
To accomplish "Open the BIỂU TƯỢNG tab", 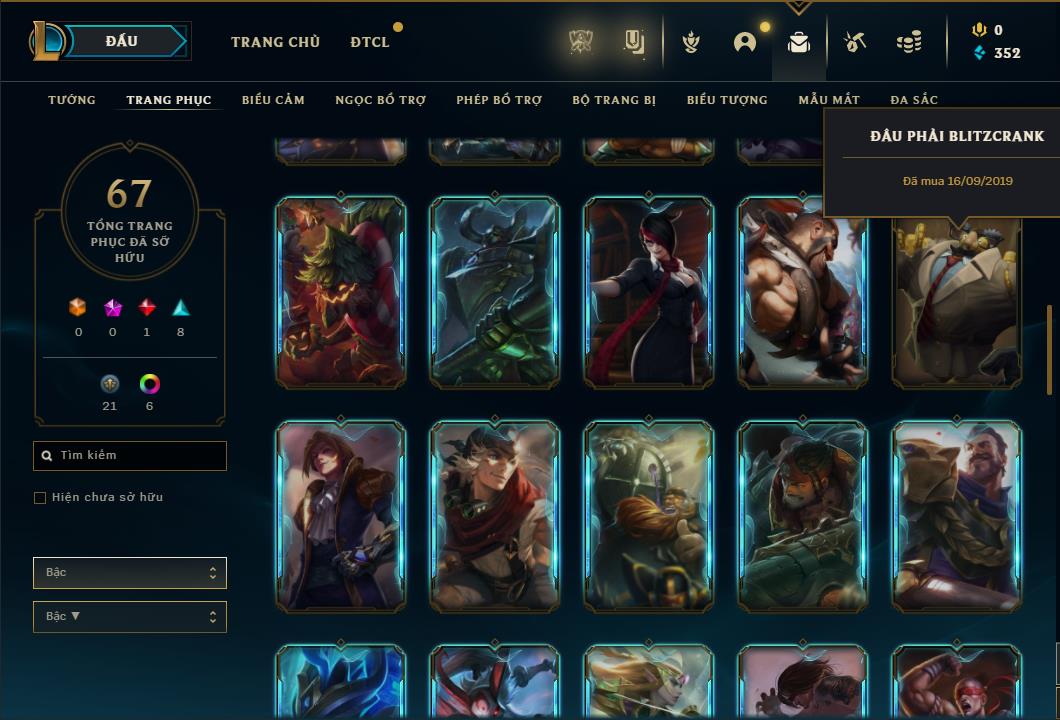I will pos(727,100).
